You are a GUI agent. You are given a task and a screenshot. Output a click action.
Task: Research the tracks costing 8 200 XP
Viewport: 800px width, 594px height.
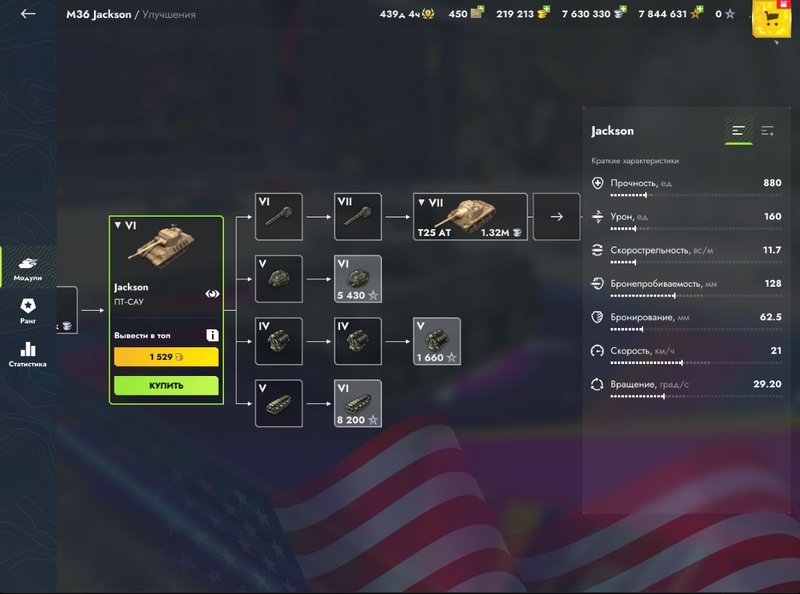click(358, 403)
